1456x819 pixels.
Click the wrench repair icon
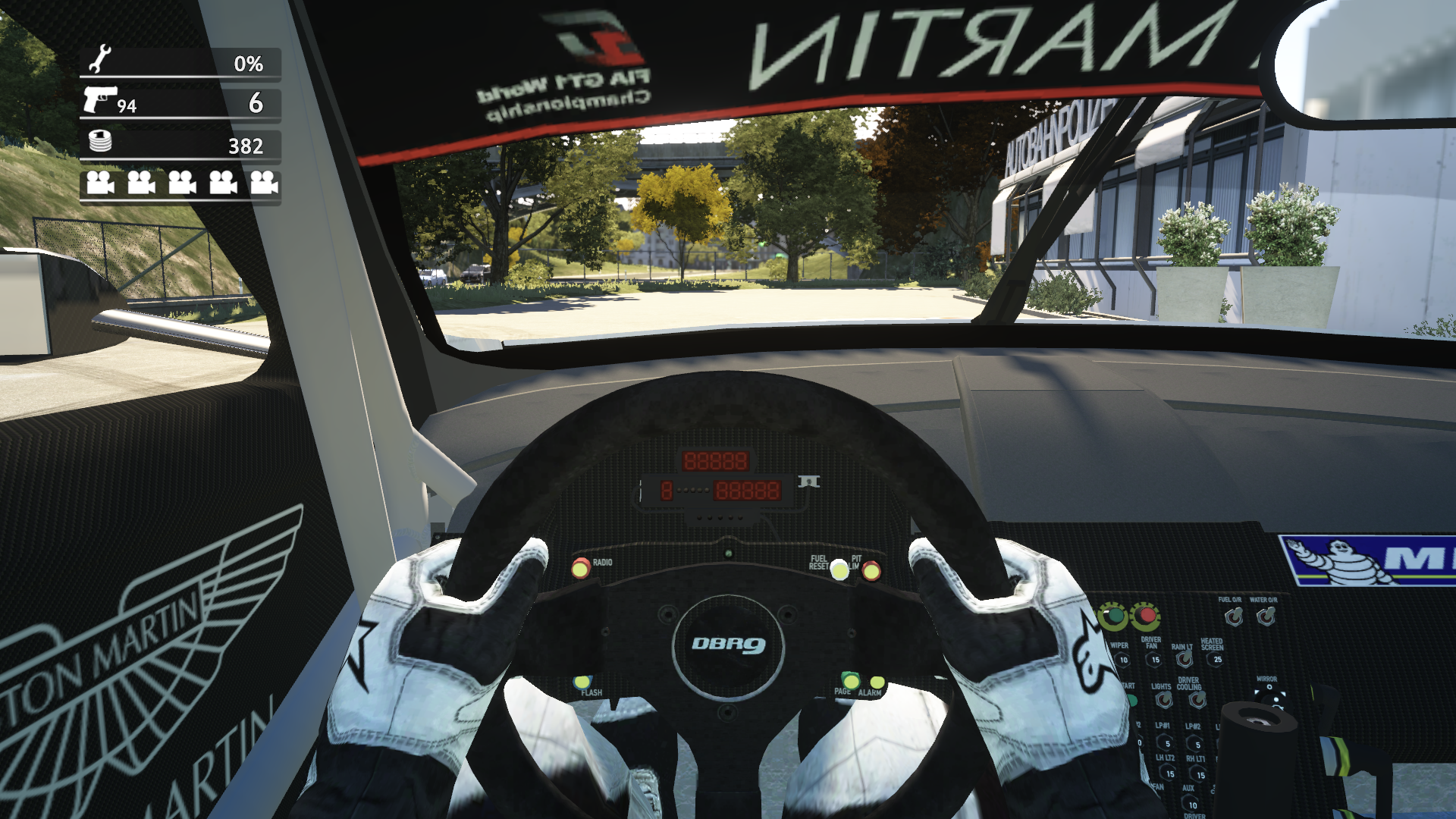click(x=99, y=60)
